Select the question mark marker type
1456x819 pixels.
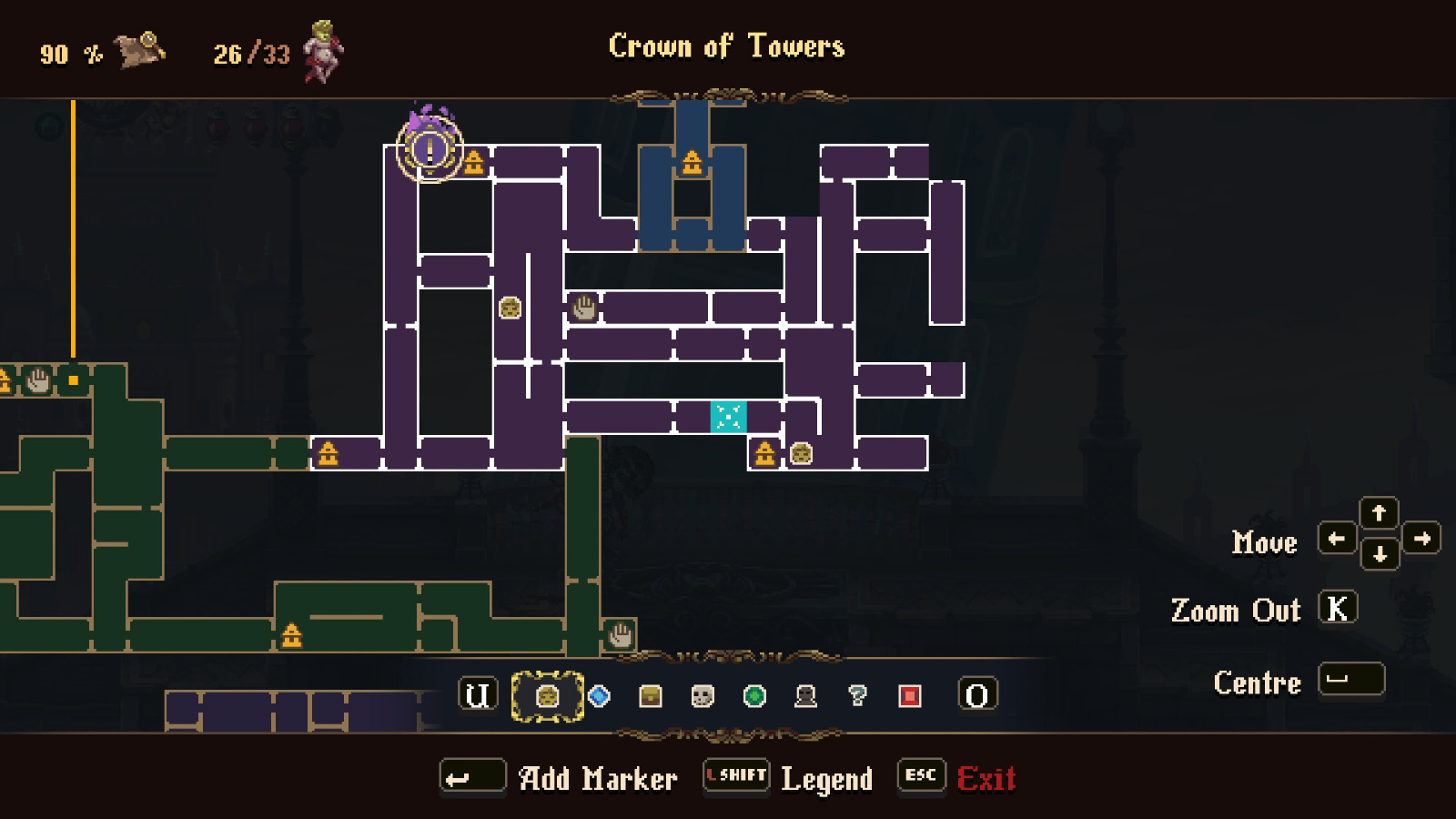pos(855,696)
